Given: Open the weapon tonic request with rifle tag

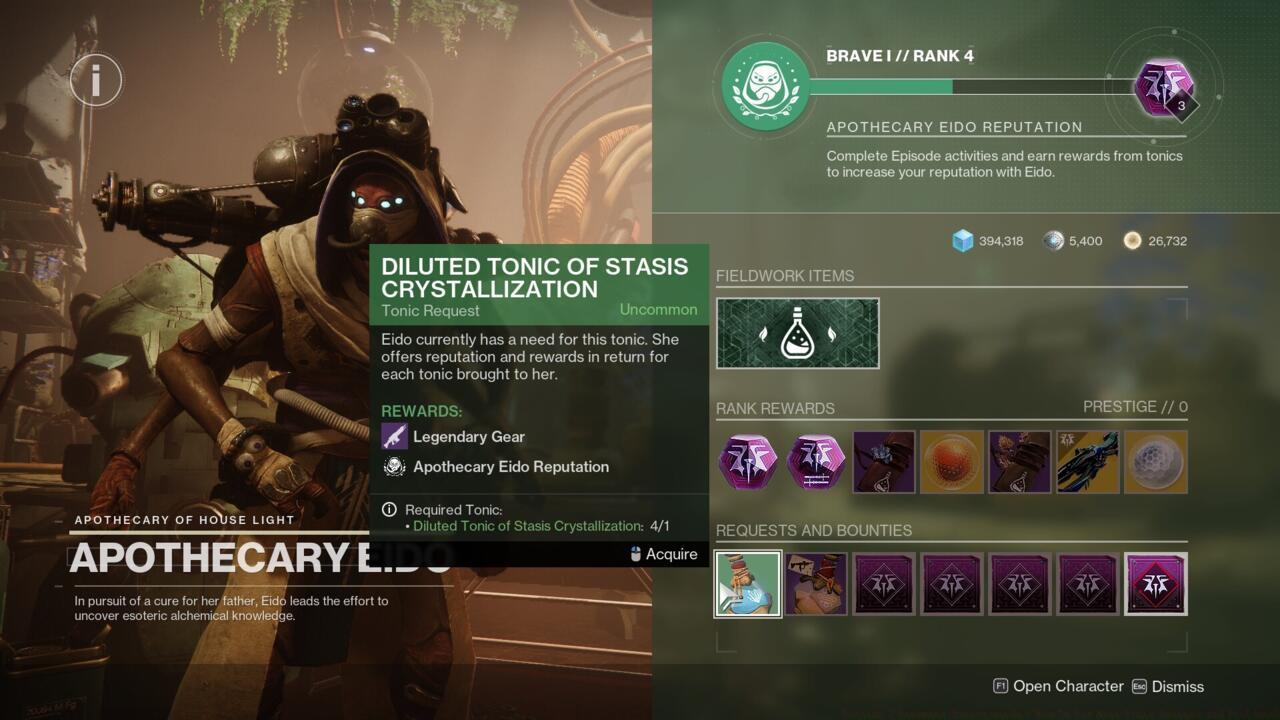Looking at the screenshot, I should point(816,584).
